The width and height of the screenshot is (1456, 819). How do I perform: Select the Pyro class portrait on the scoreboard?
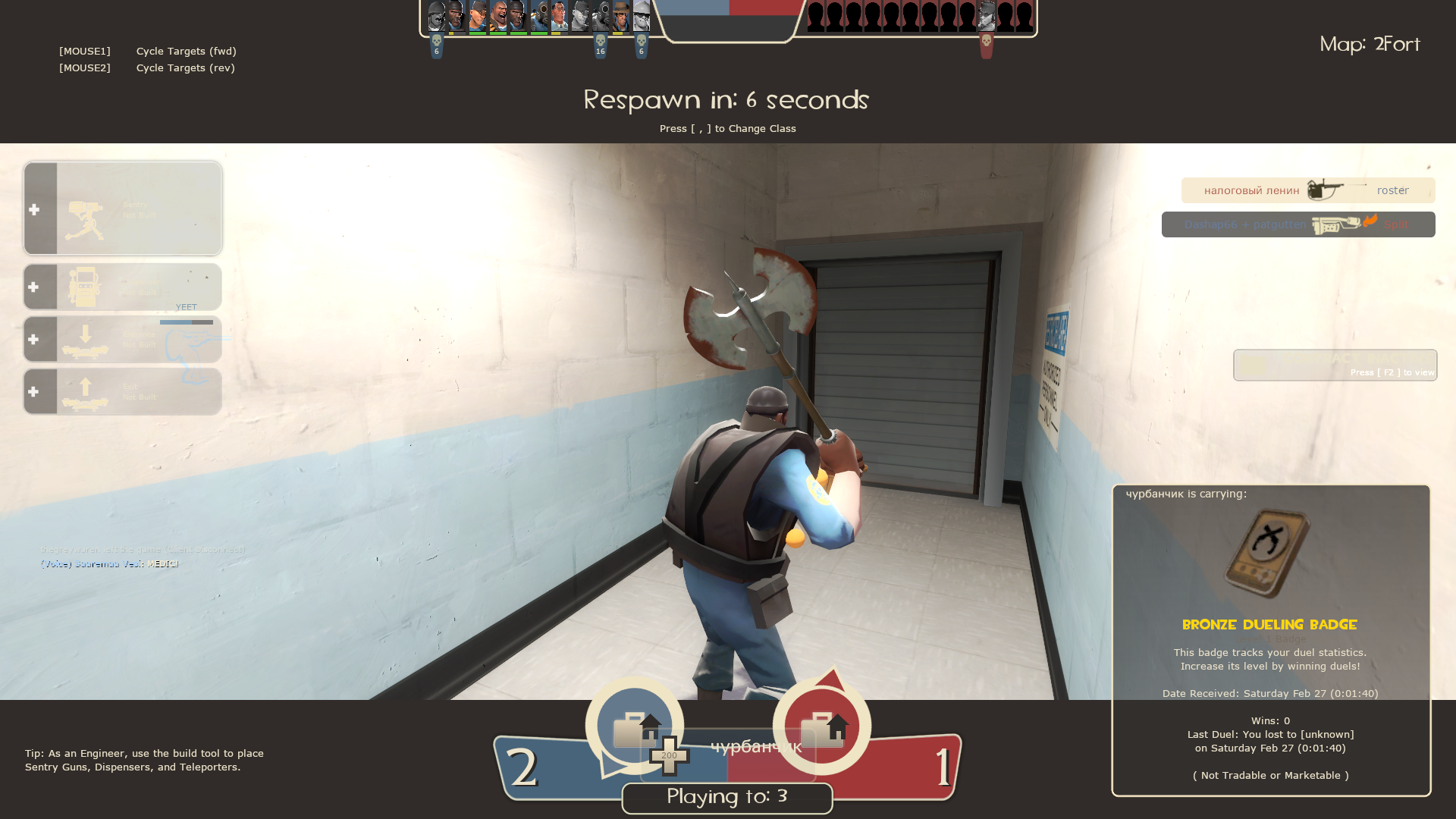[x=540, y=15]
